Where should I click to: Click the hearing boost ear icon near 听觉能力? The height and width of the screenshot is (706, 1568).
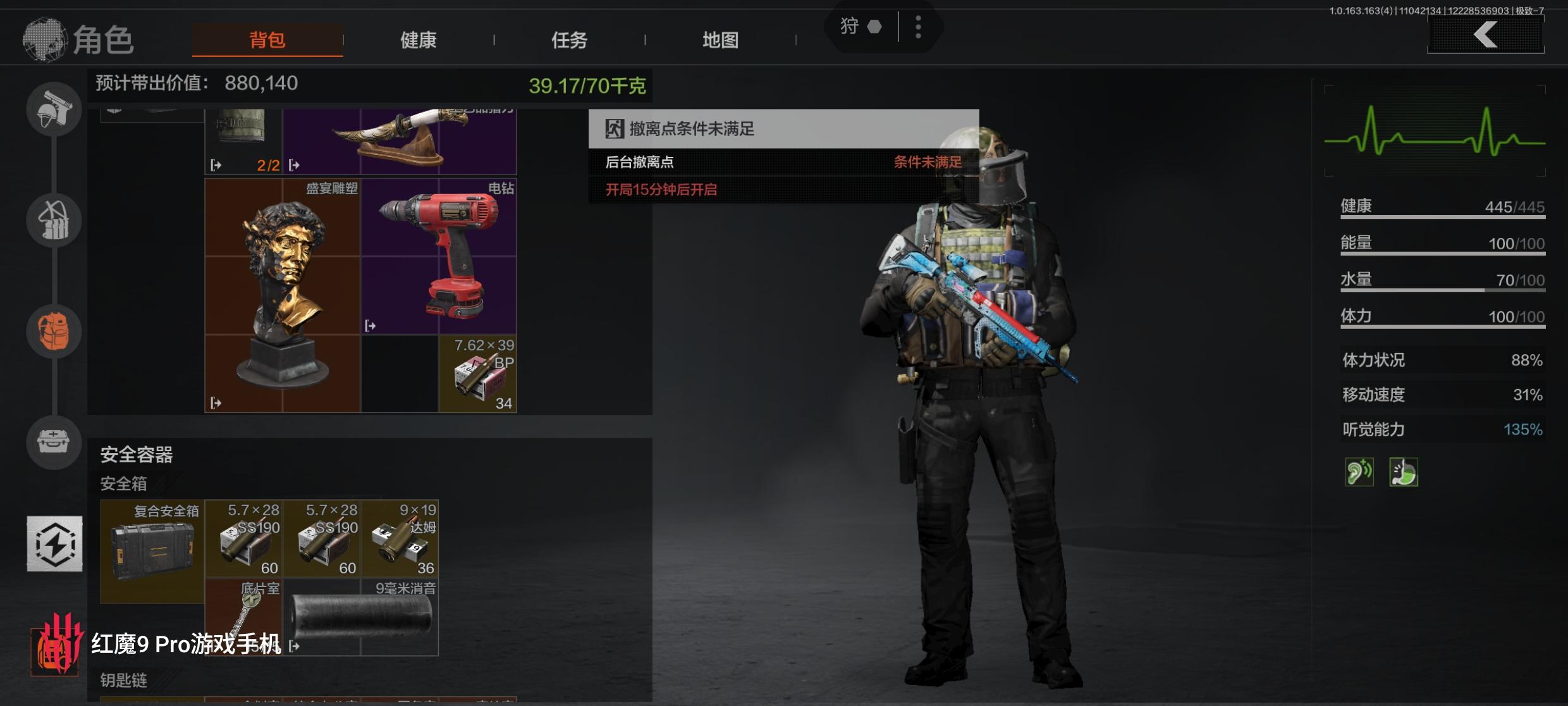1361,471
